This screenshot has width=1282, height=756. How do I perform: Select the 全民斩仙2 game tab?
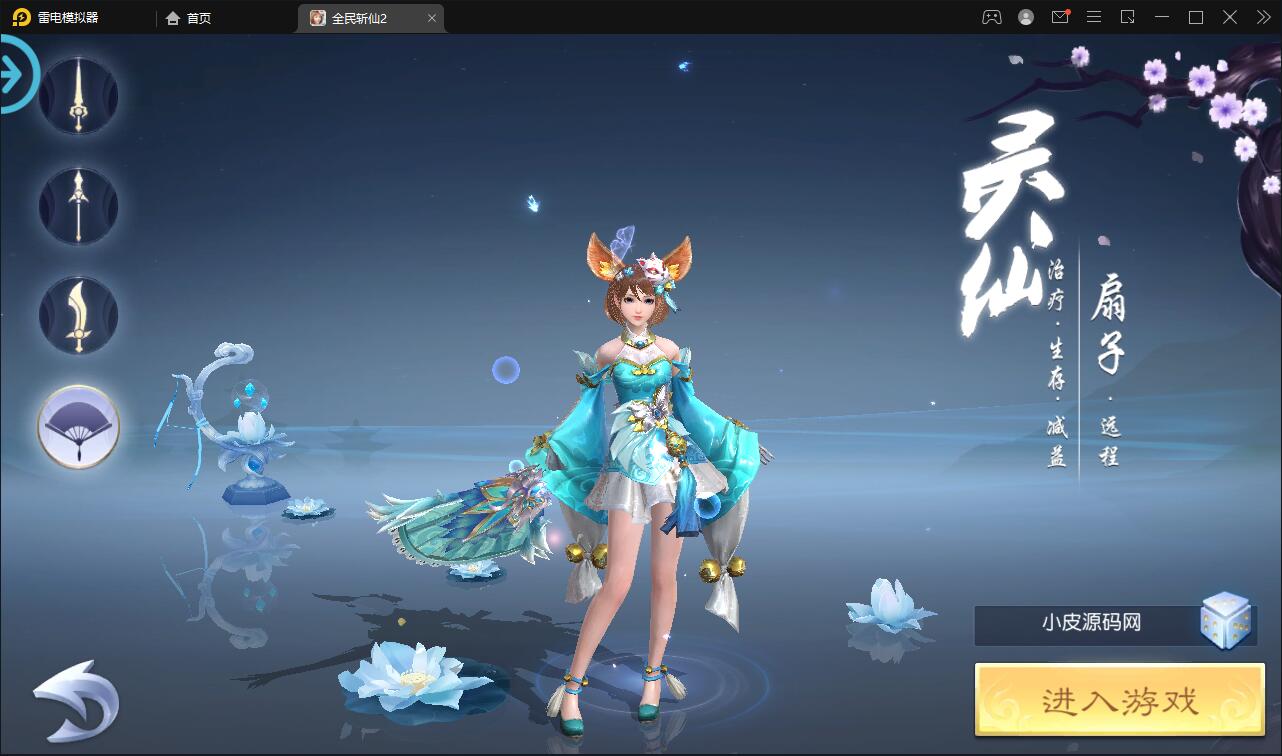[360, 17]
